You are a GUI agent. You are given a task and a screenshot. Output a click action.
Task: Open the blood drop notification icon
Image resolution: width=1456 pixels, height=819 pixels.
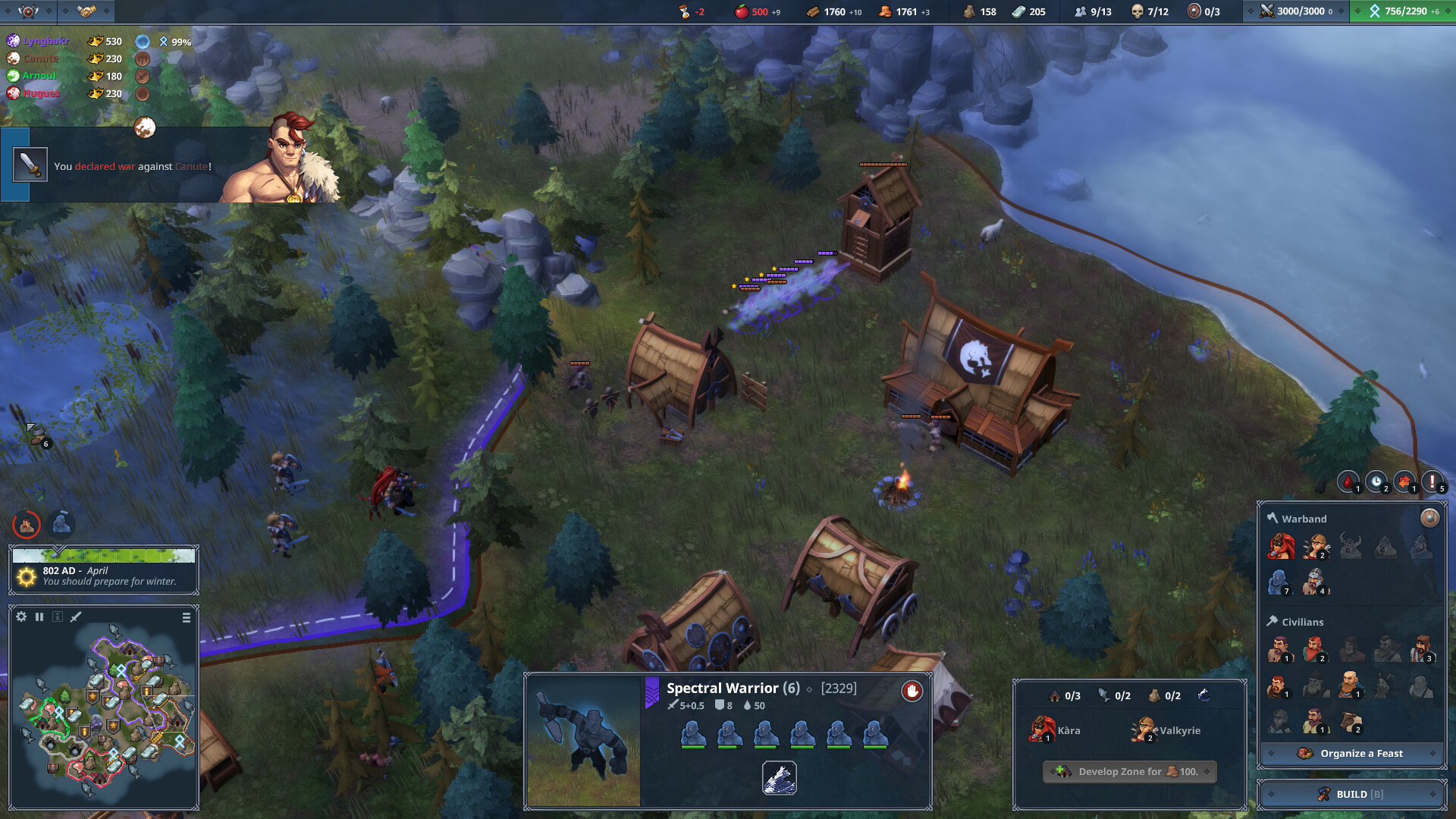(1348, 482)
